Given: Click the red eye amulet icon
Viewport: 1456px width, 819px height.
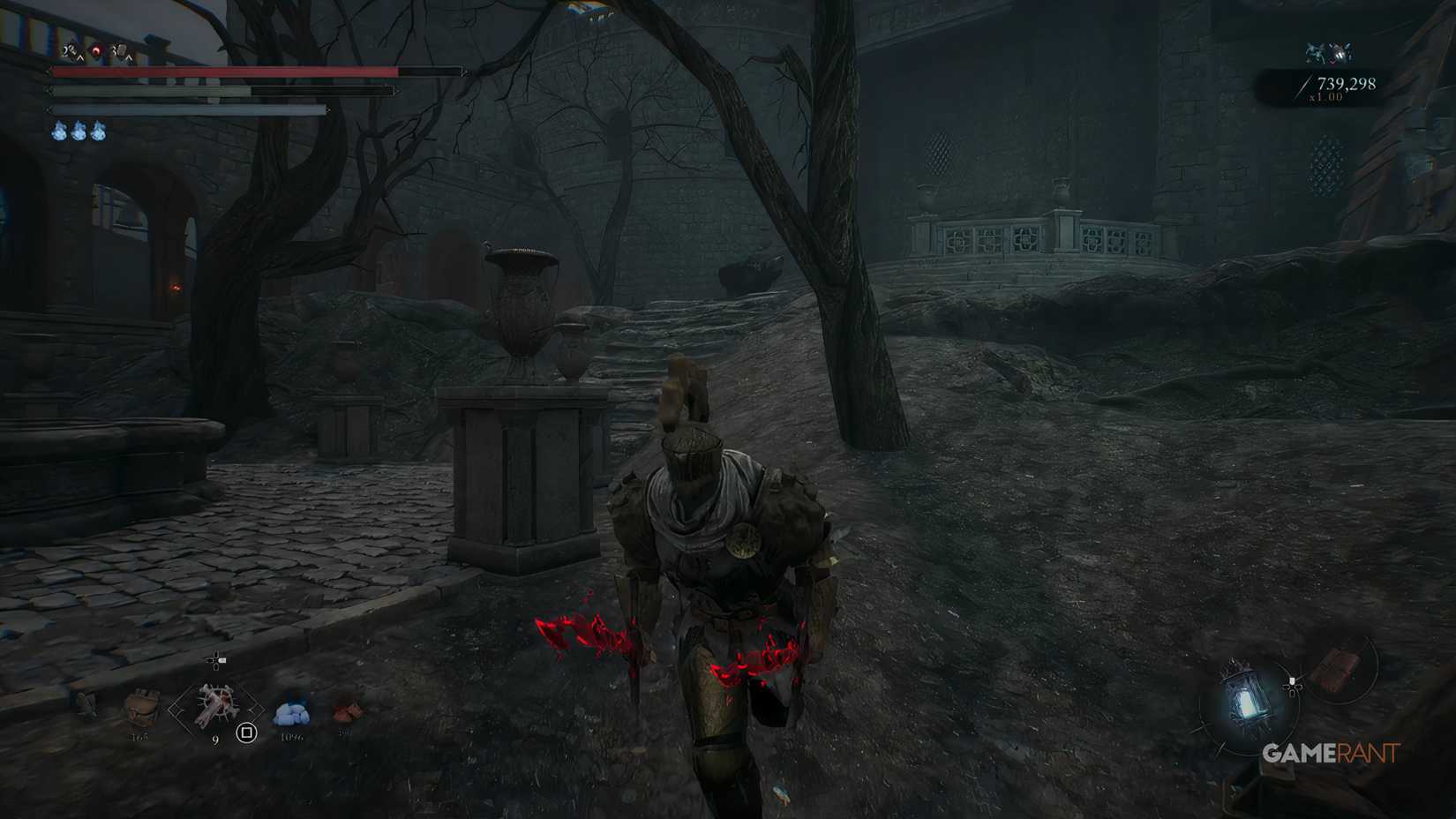Looking at the screenshot, I should [x=95, y=50].
